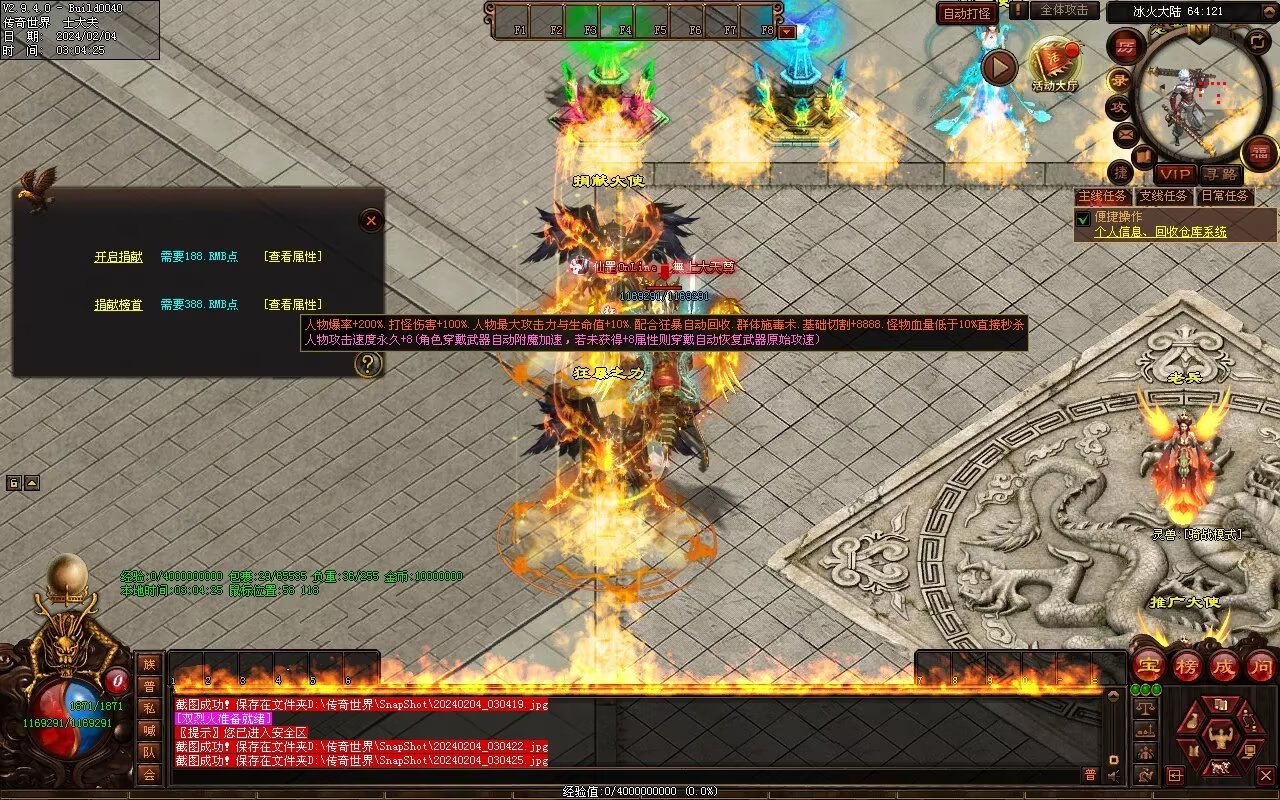1280x800 pixels.
Task: Select the 全体攻击 attack mode button
Action: [1064, 10]
